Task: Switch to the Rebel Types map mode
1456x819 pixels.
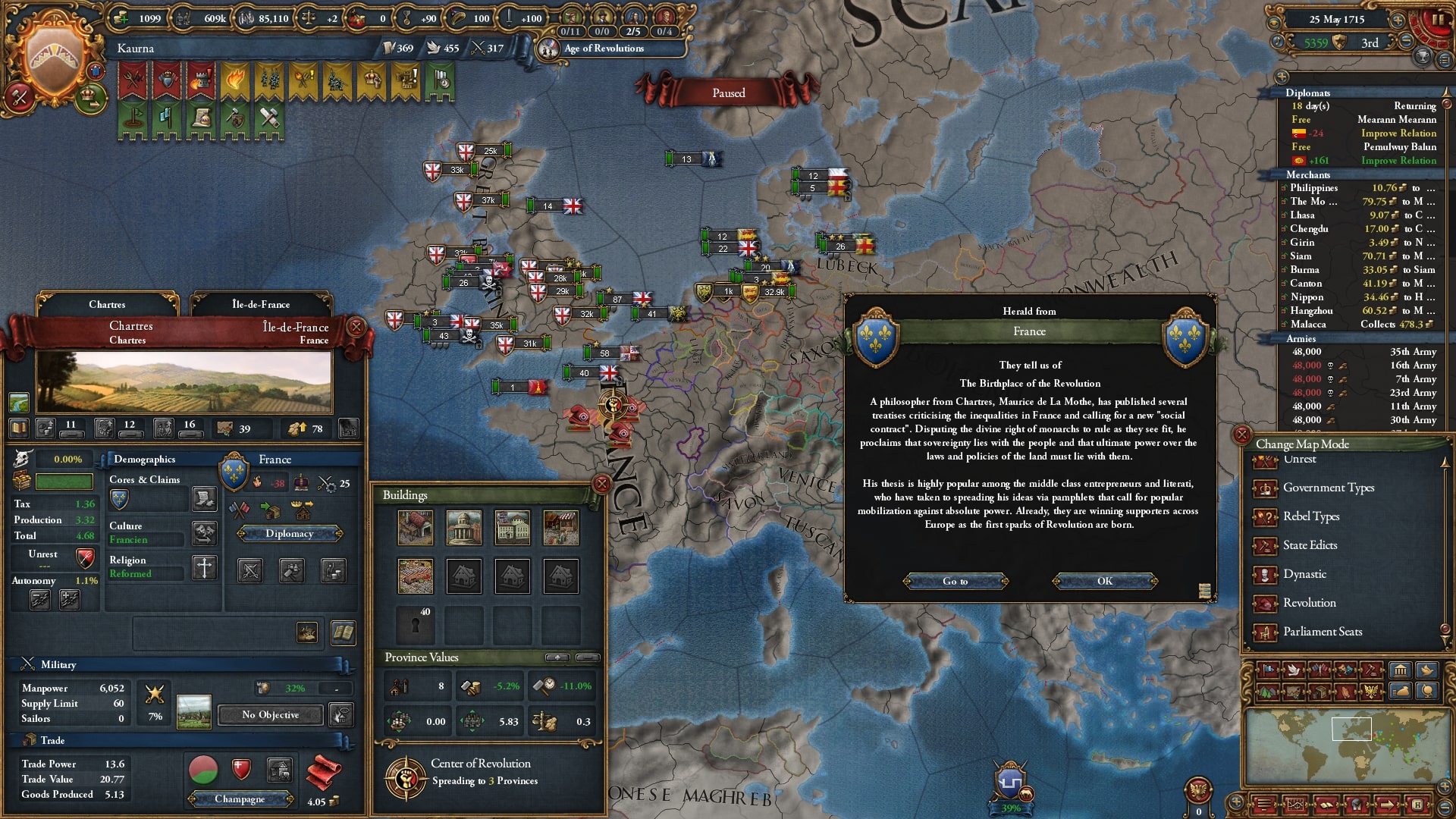Action: 1310,516
